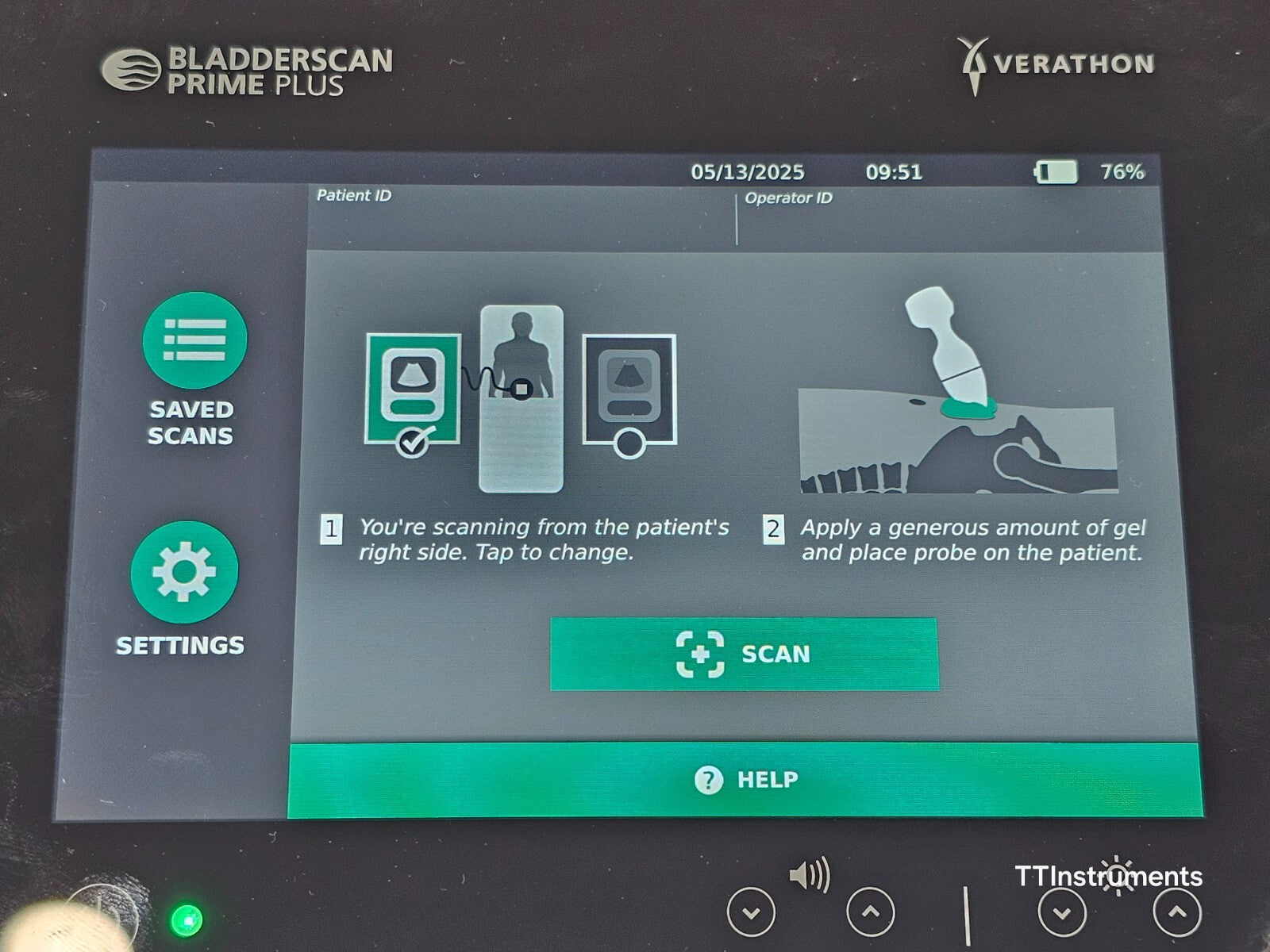The height and width of the screenshot is (952, 1270).
Task: Tap the Patient ID field
Action: (520, 217)
